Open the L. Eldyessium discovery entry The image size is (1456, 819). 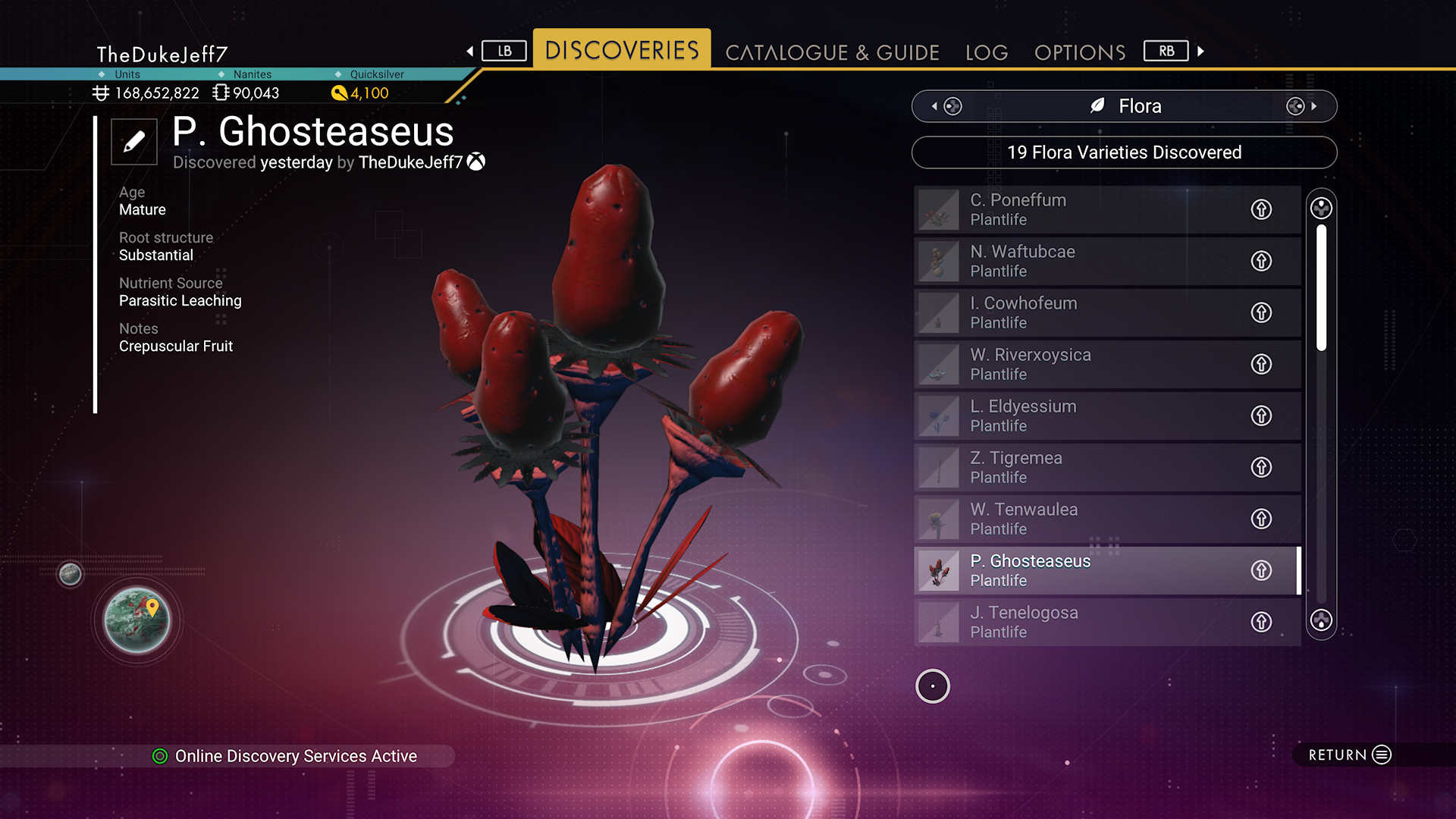point(1077,416)
